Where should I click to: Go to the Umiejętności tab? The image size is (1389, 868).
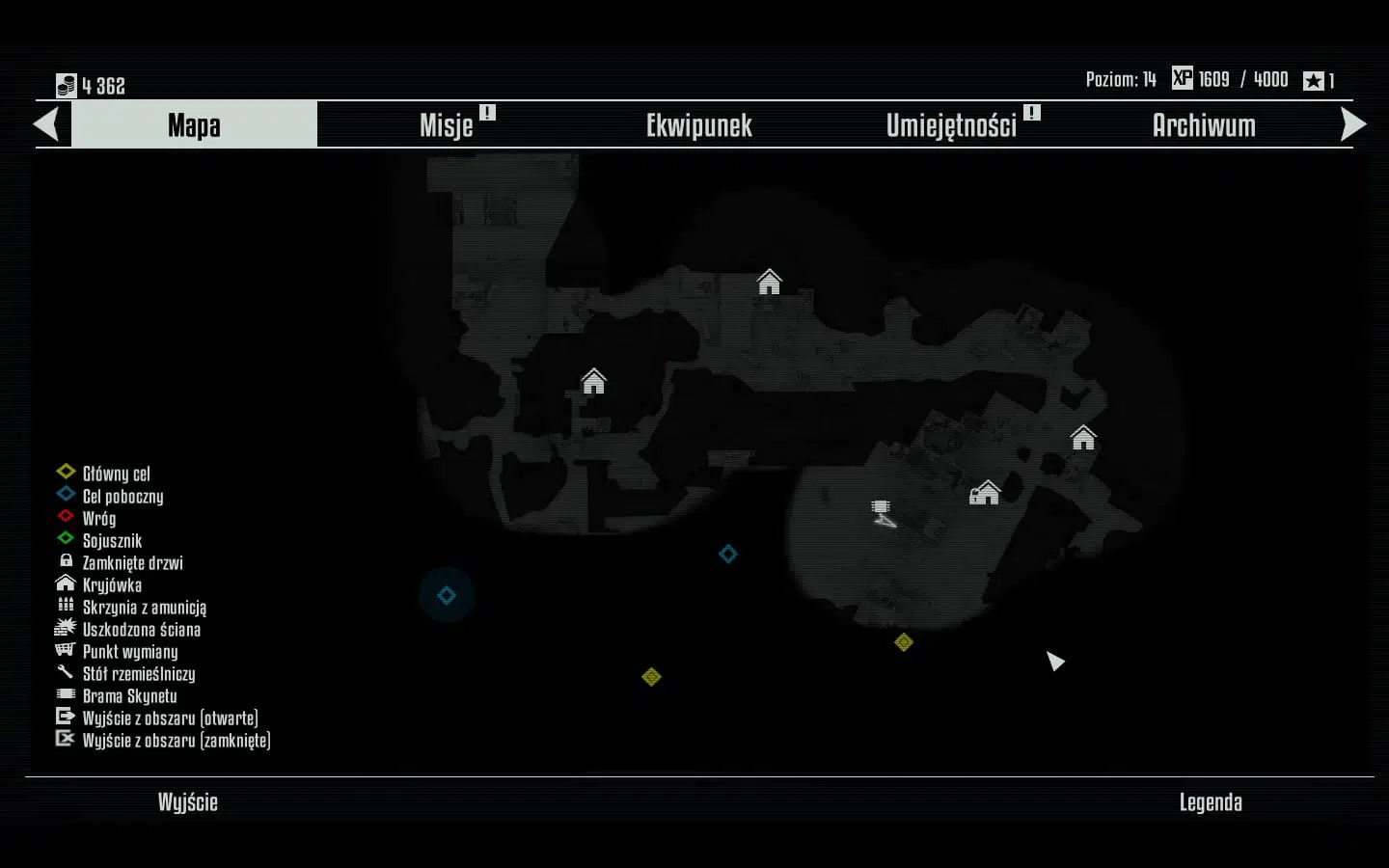coord(951,125)
